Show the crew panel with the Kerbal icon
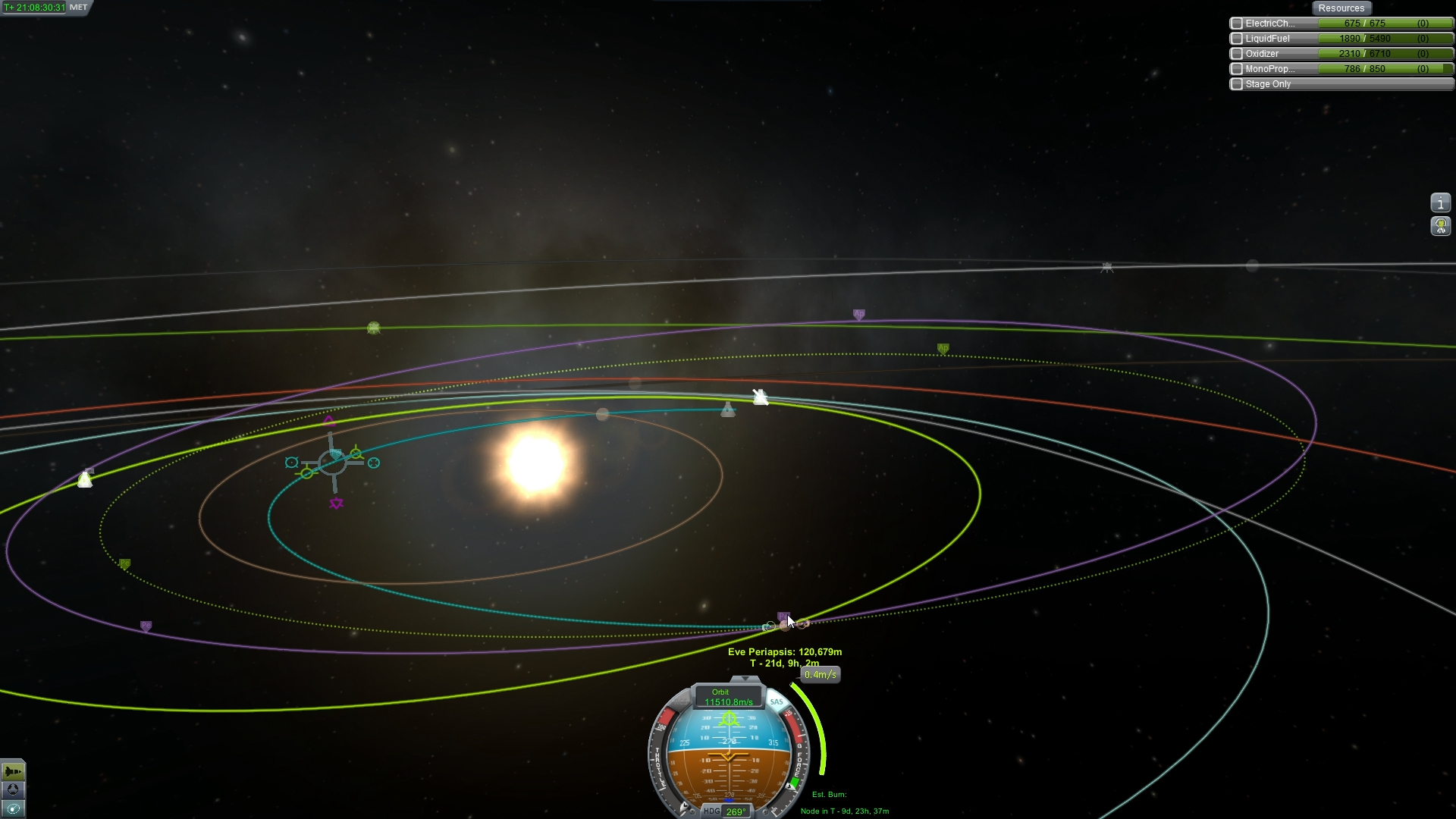Viewport: 1456px width, 819px height. [x=1440, y=225]
